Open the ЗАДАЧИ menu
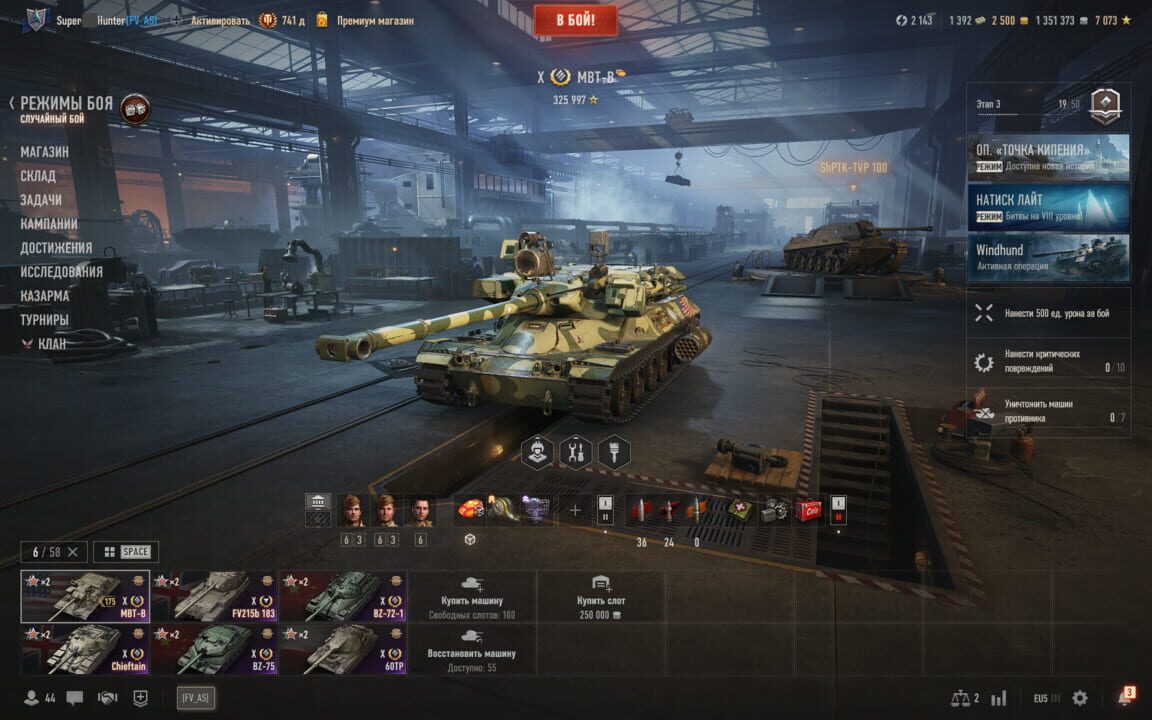Viewport: 1152px width, 720px height. (x=41, y=200)
